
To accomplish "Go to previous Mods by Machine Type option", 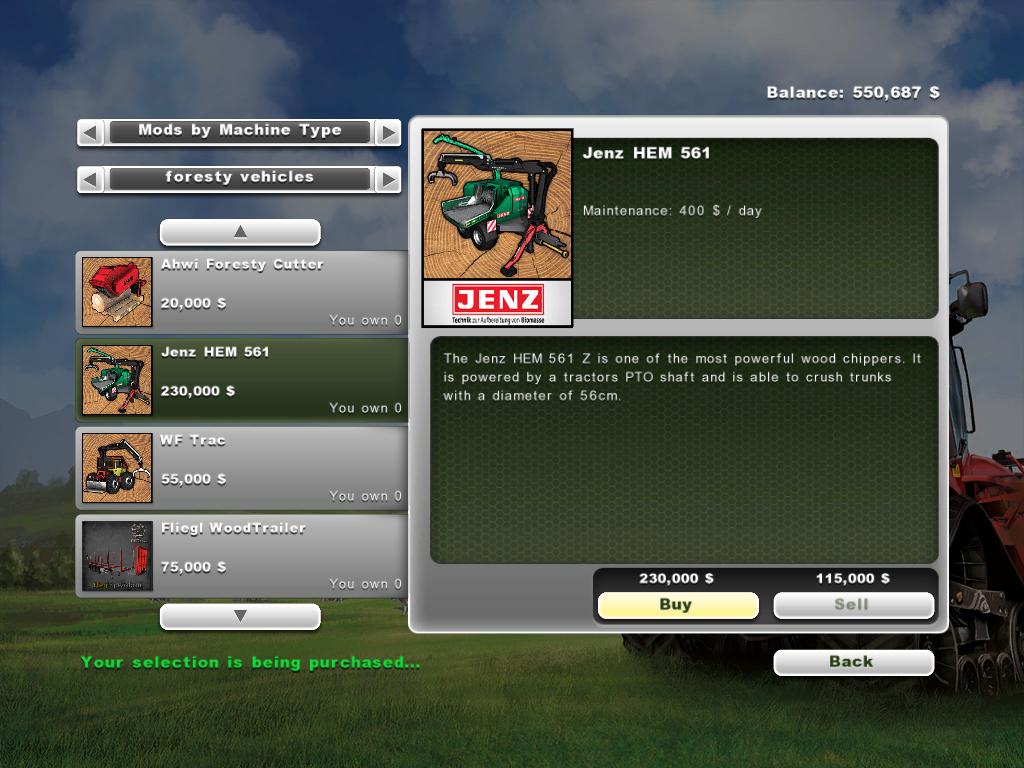I will coord(91,132).
